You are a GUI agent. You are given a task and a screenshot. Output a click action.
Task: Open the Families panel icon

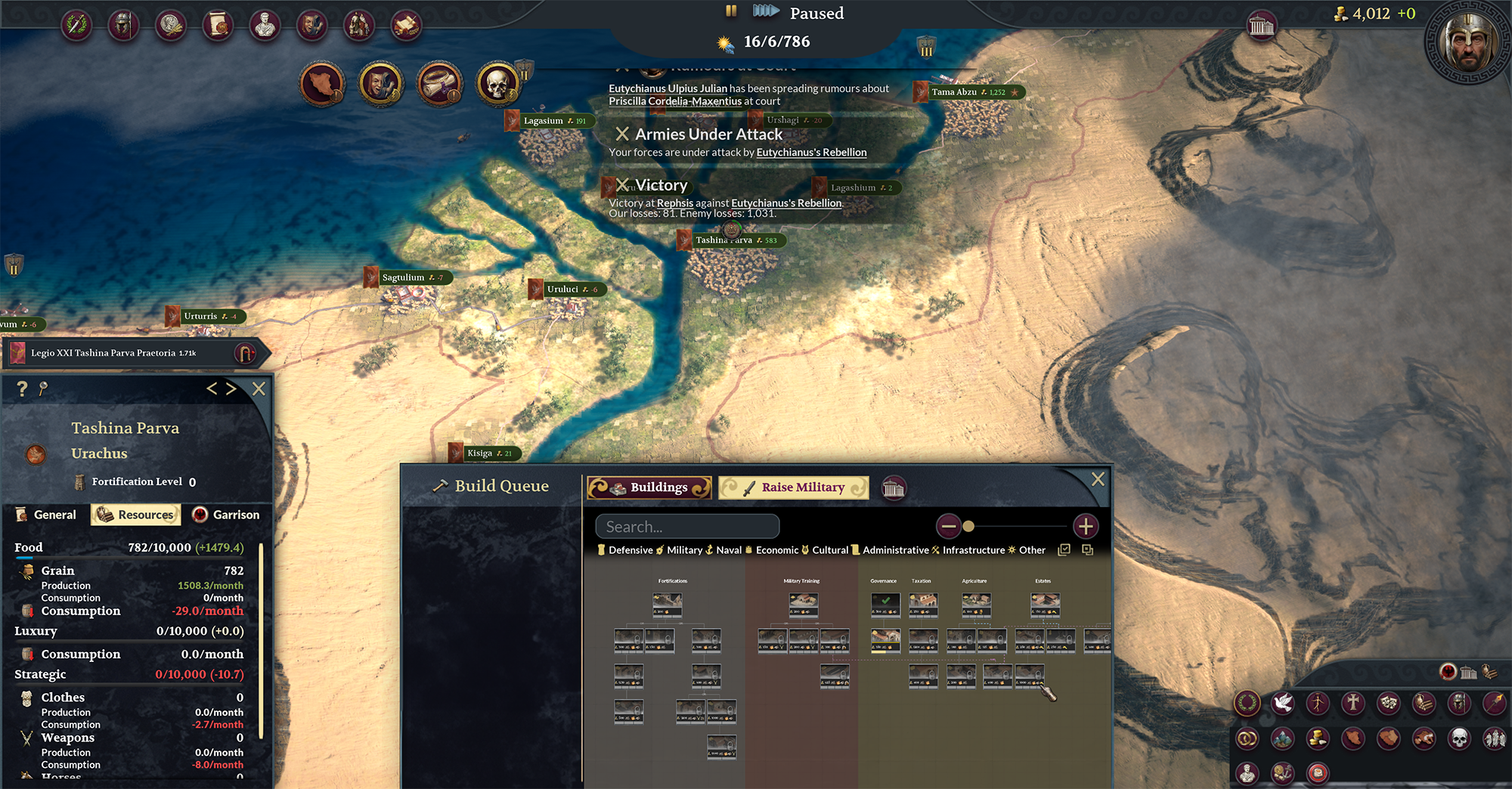360,25
